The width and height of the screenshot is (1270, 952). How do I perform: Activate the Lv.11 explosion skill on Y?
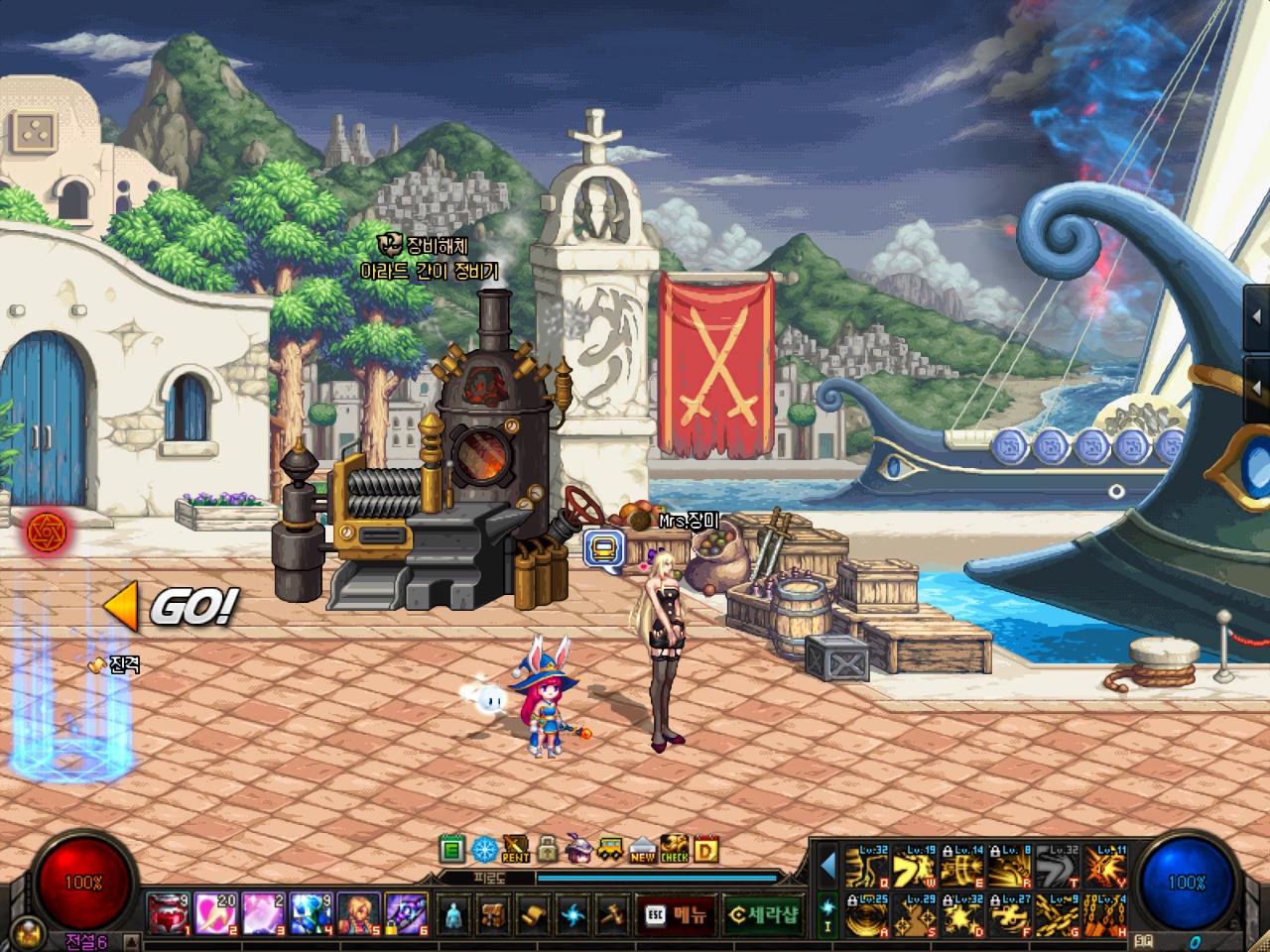point(1105,866)
